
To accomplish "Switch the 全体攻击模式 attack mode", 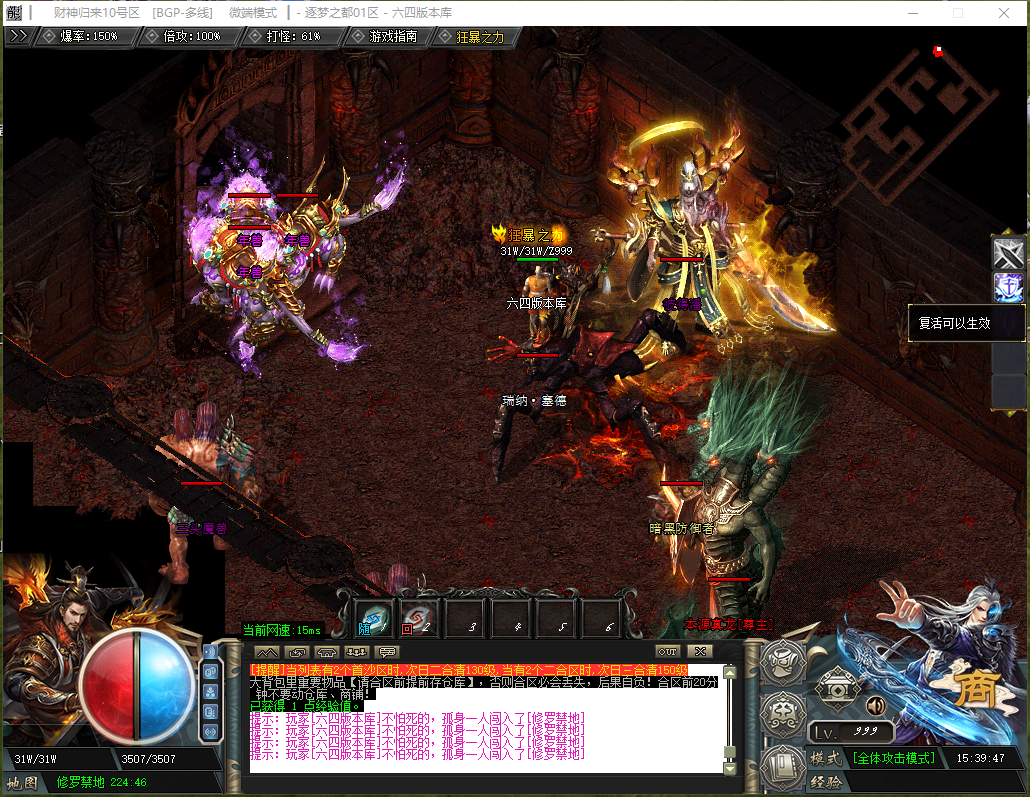I will click(x=893, y=758).
